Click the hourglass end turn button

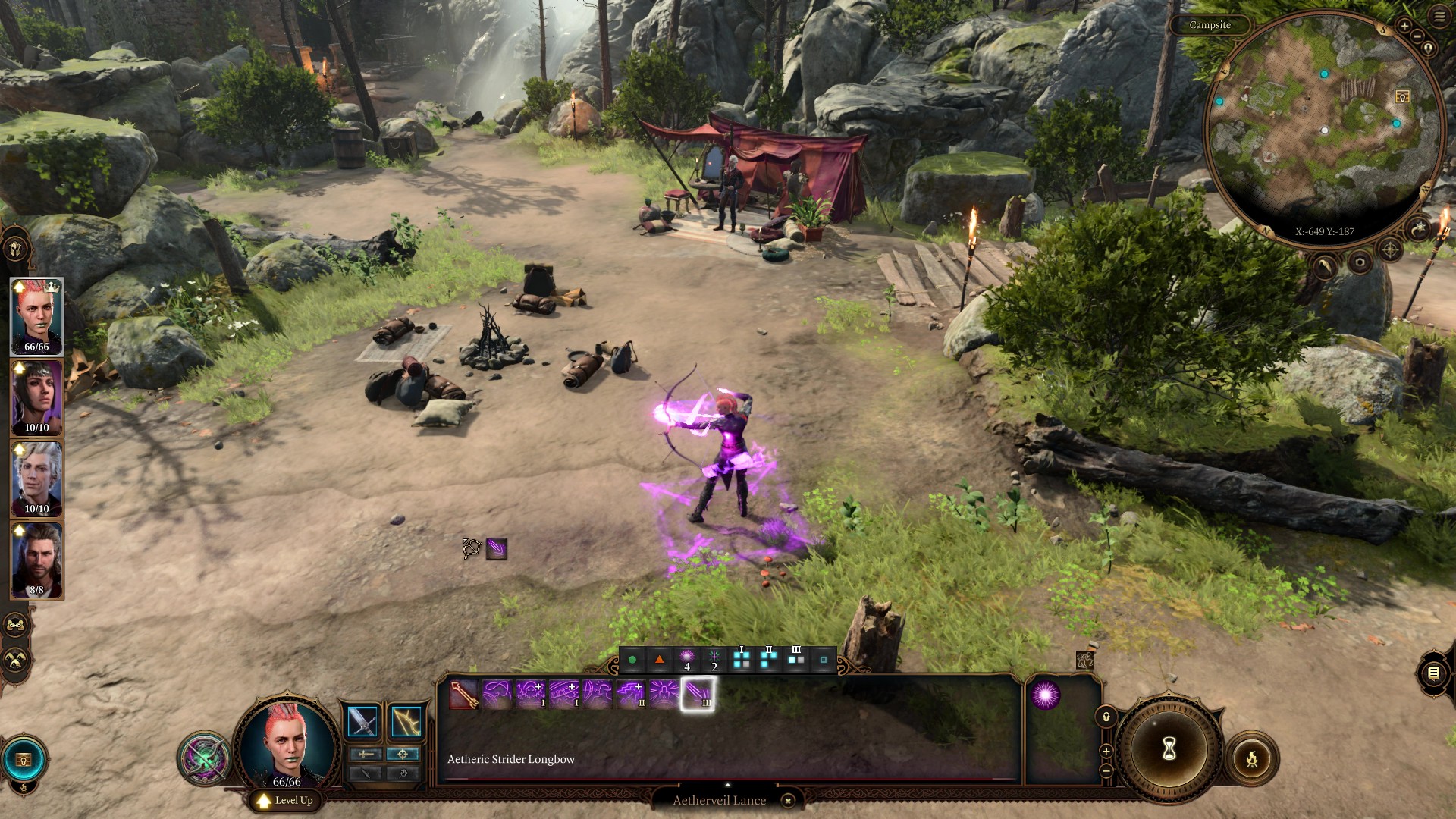pos(1169,749)
